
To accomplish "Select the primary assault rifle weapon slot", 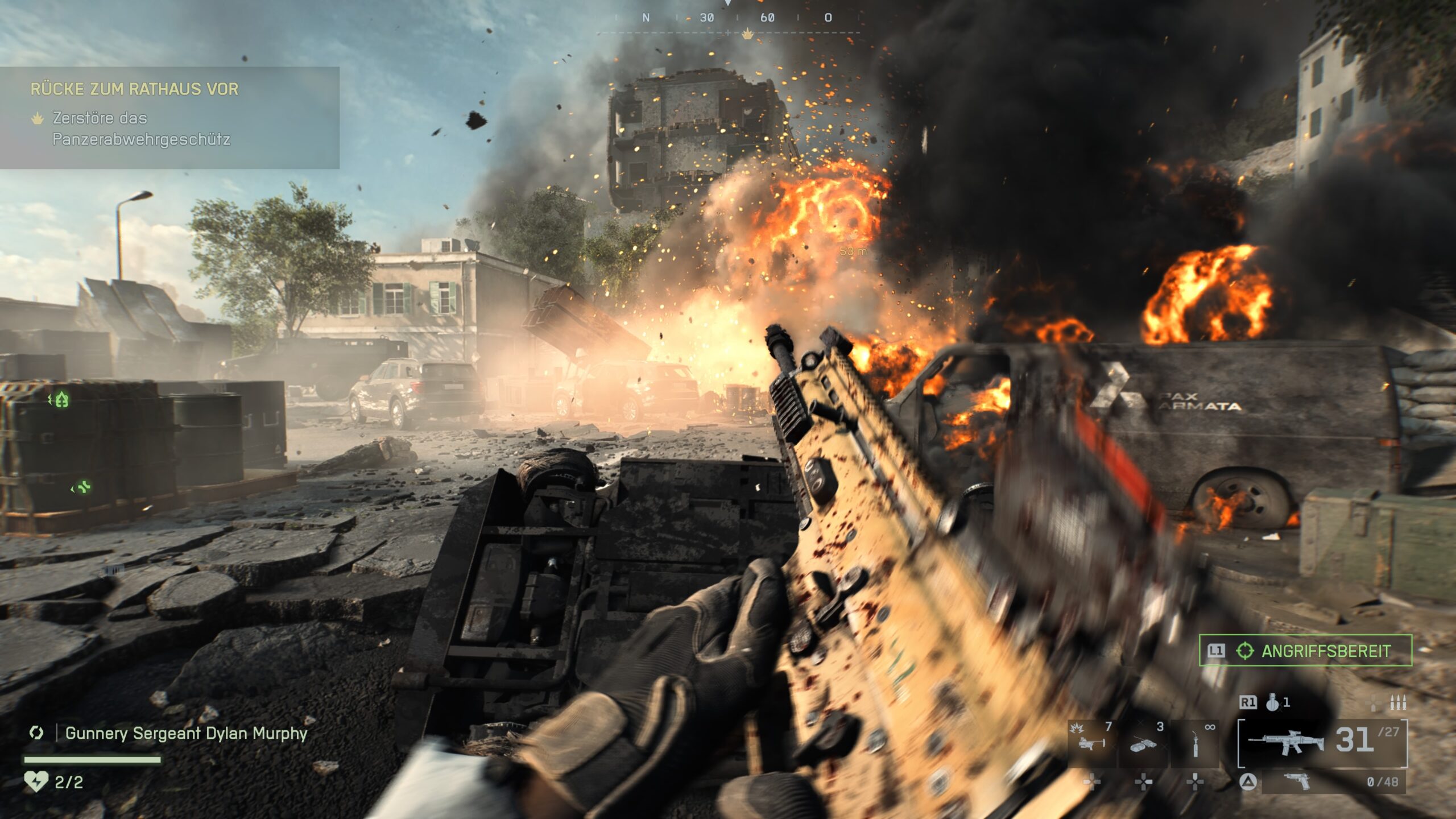I will tap(1285, 742).
